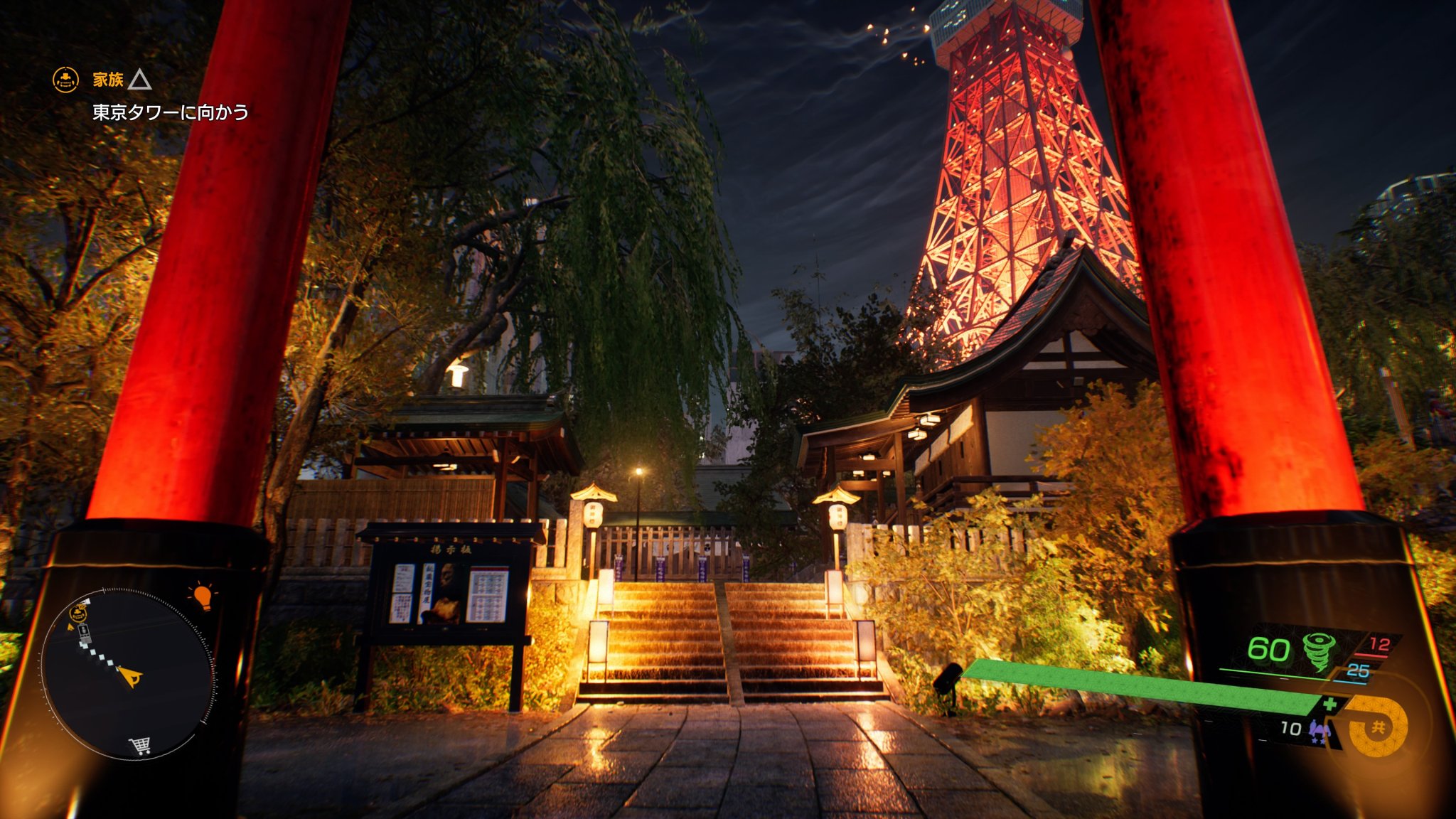Click the green Ether count showing 60

(1268, 648)
